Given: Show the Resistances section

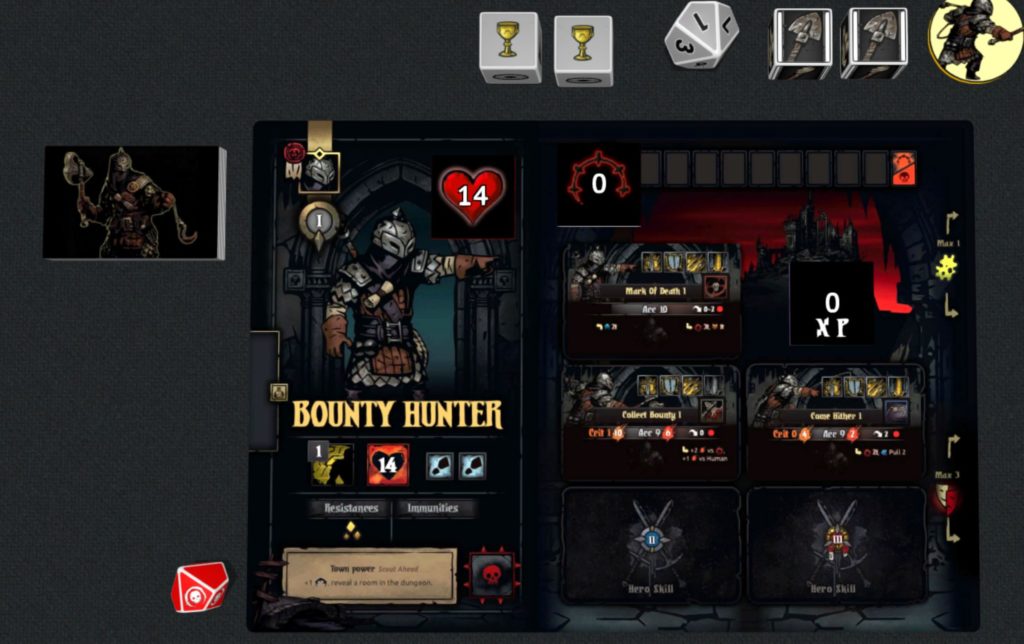Looking at the screenshot, I should 349,508.
